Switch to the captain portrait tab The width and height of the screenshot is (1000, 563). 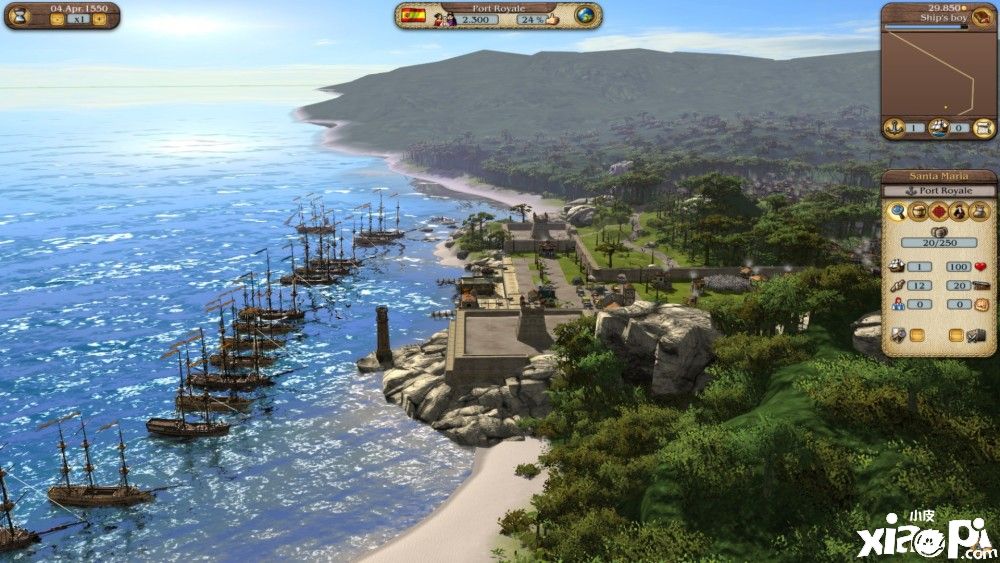(x=960, y=211)
